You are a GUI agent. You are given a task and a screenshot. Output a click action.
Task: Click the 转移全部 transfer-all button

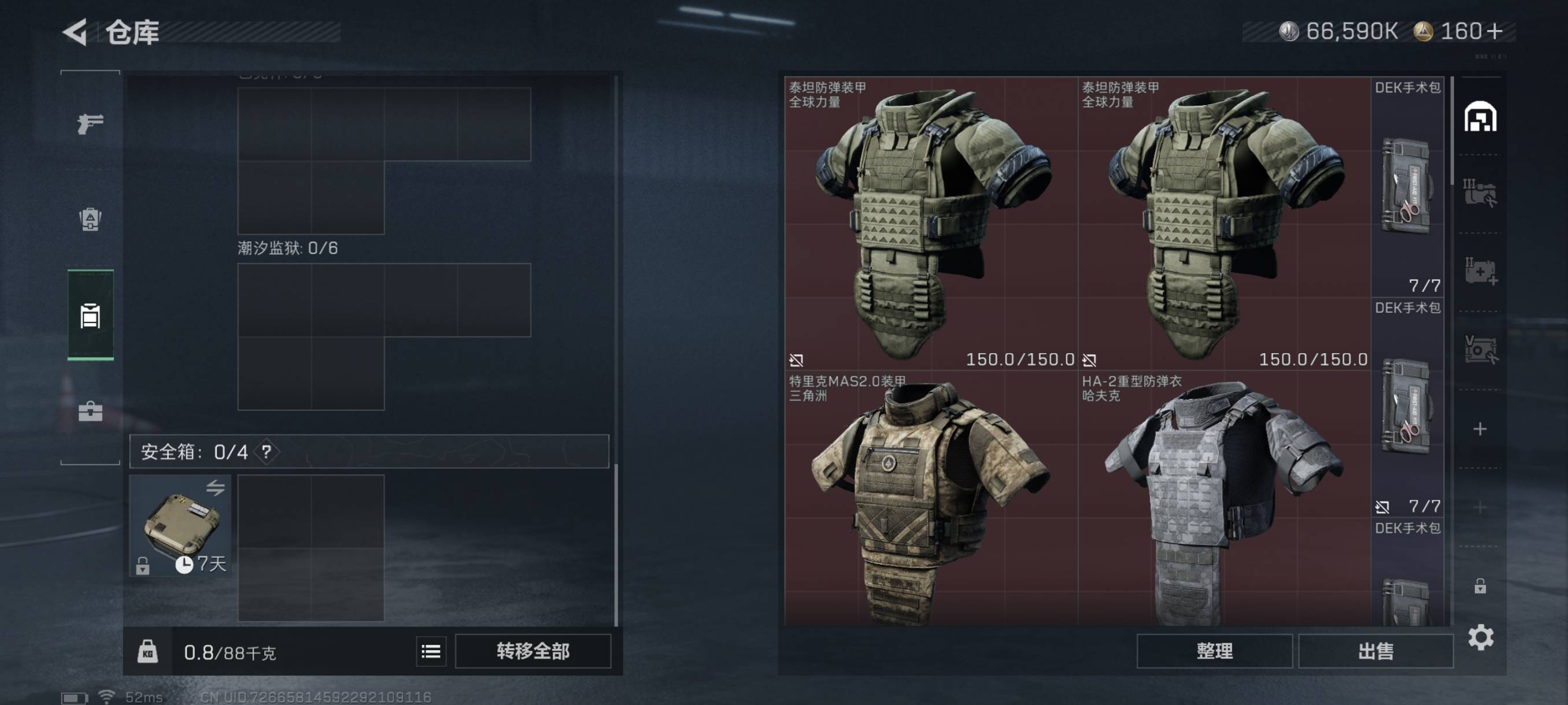click(x=532, y=651)
